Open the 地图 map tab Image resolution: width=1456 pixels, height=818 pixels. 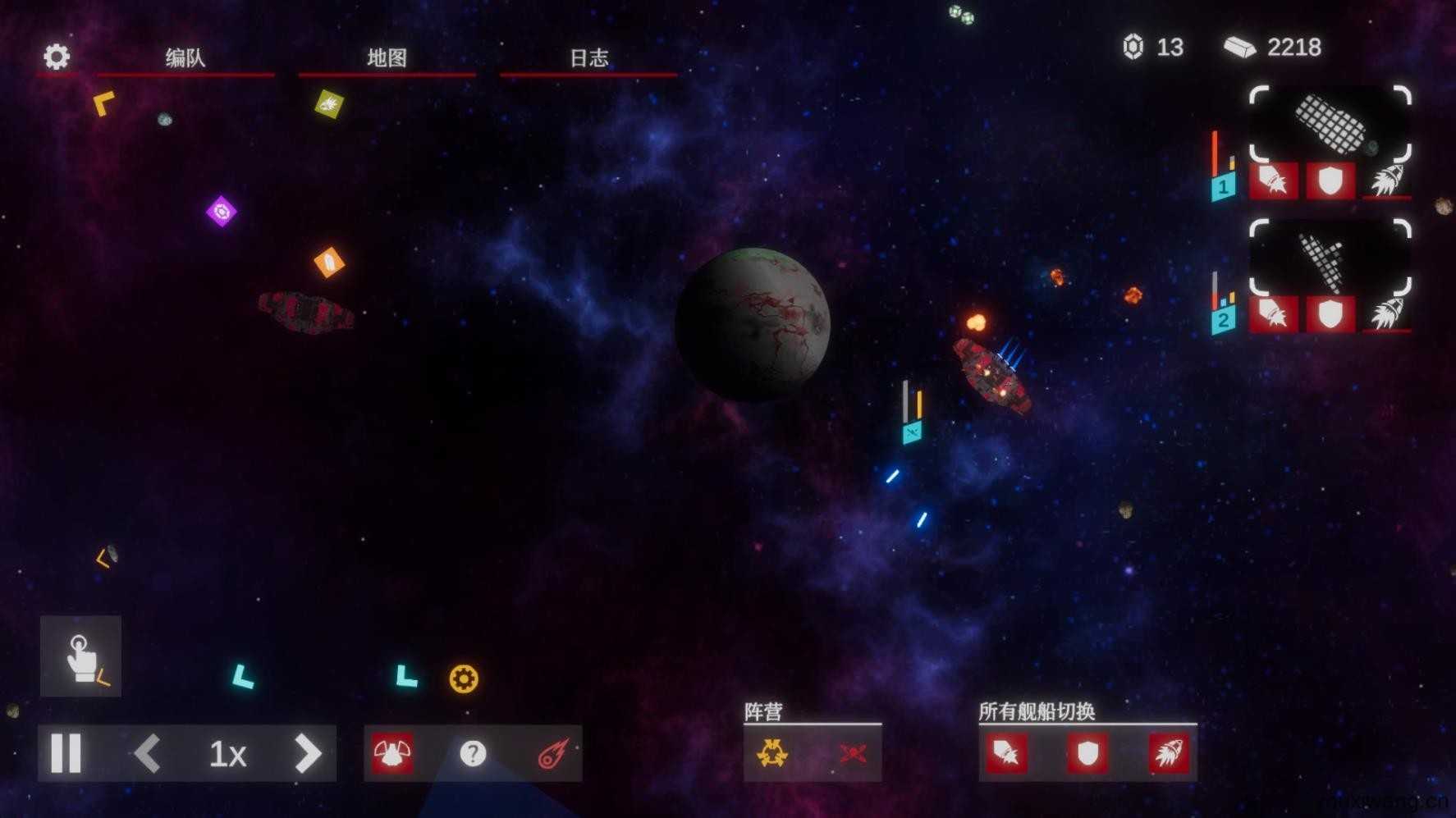point(387,57)
